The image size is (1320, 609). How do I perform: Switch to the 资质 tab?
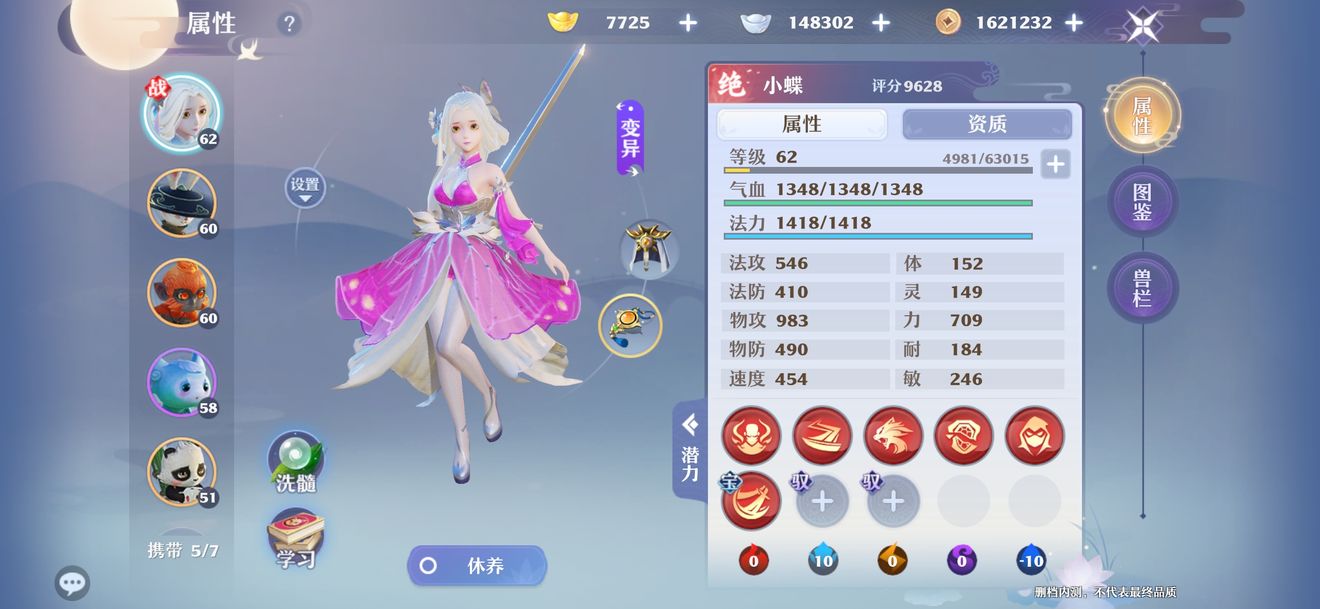coord(986,124)
